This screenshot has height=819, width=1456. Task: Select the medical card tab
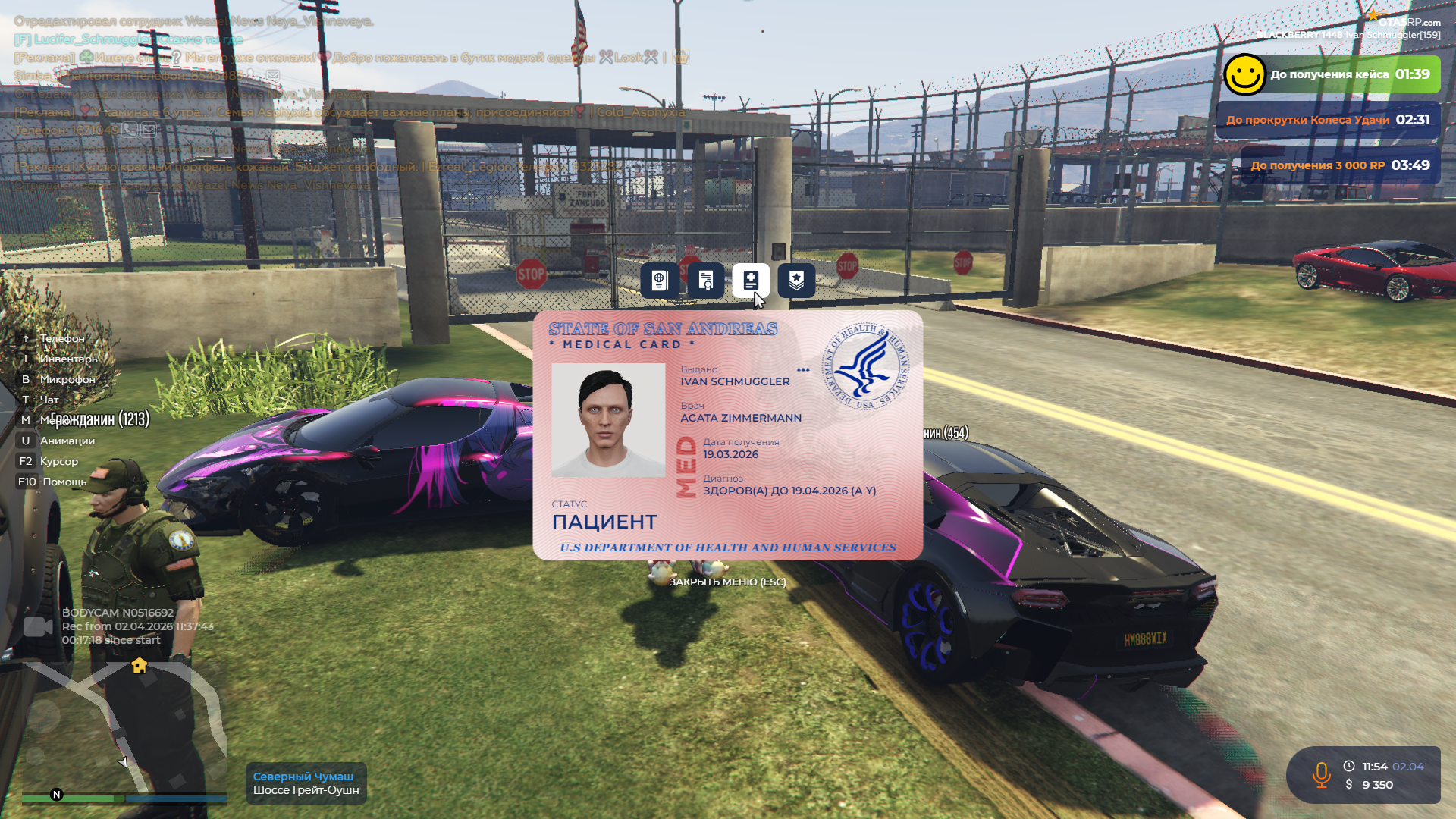coord(751,281)
